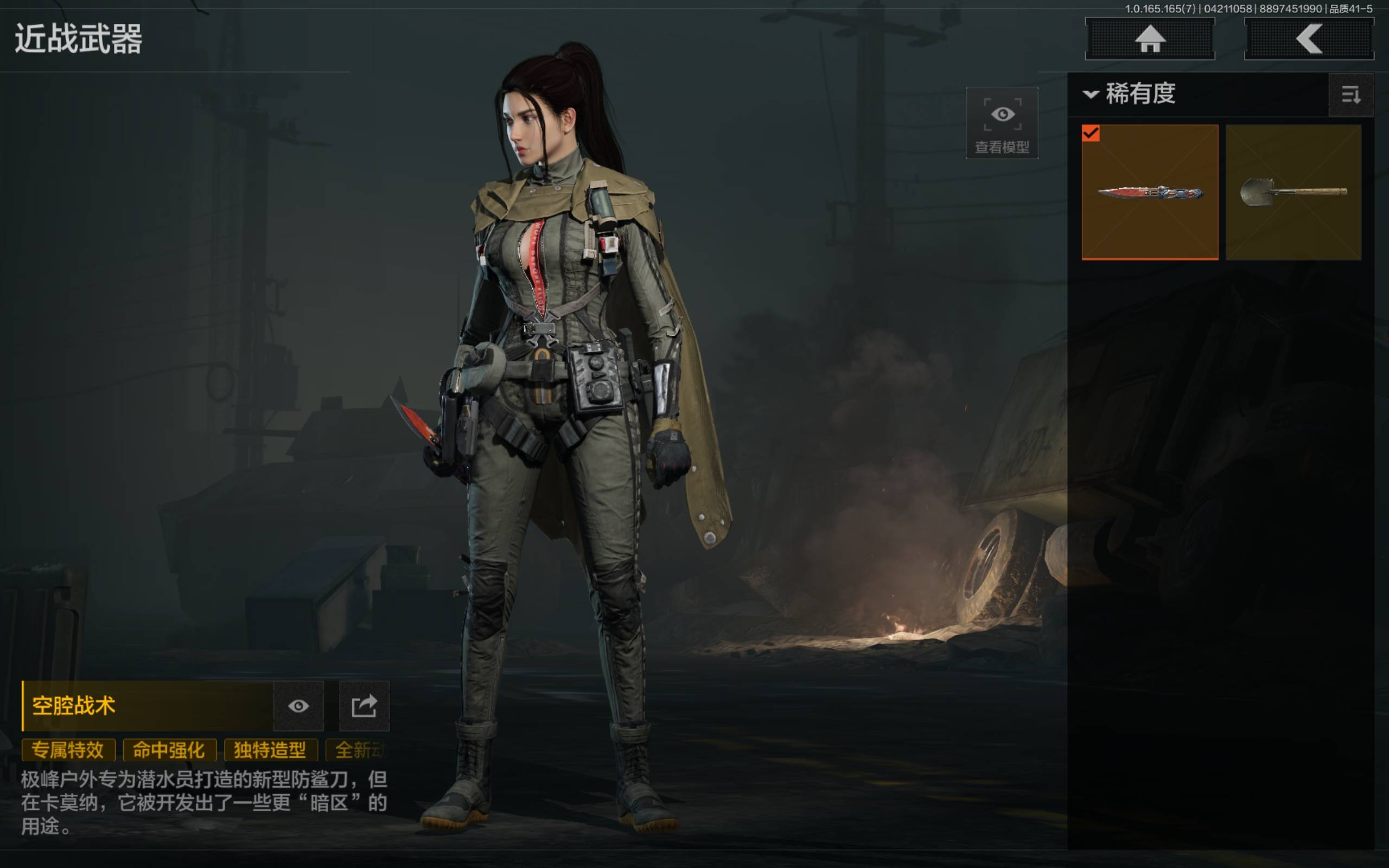
Task: Show the 命中强化 tag details
Action: pyautogui.click(x=169, y=750)
